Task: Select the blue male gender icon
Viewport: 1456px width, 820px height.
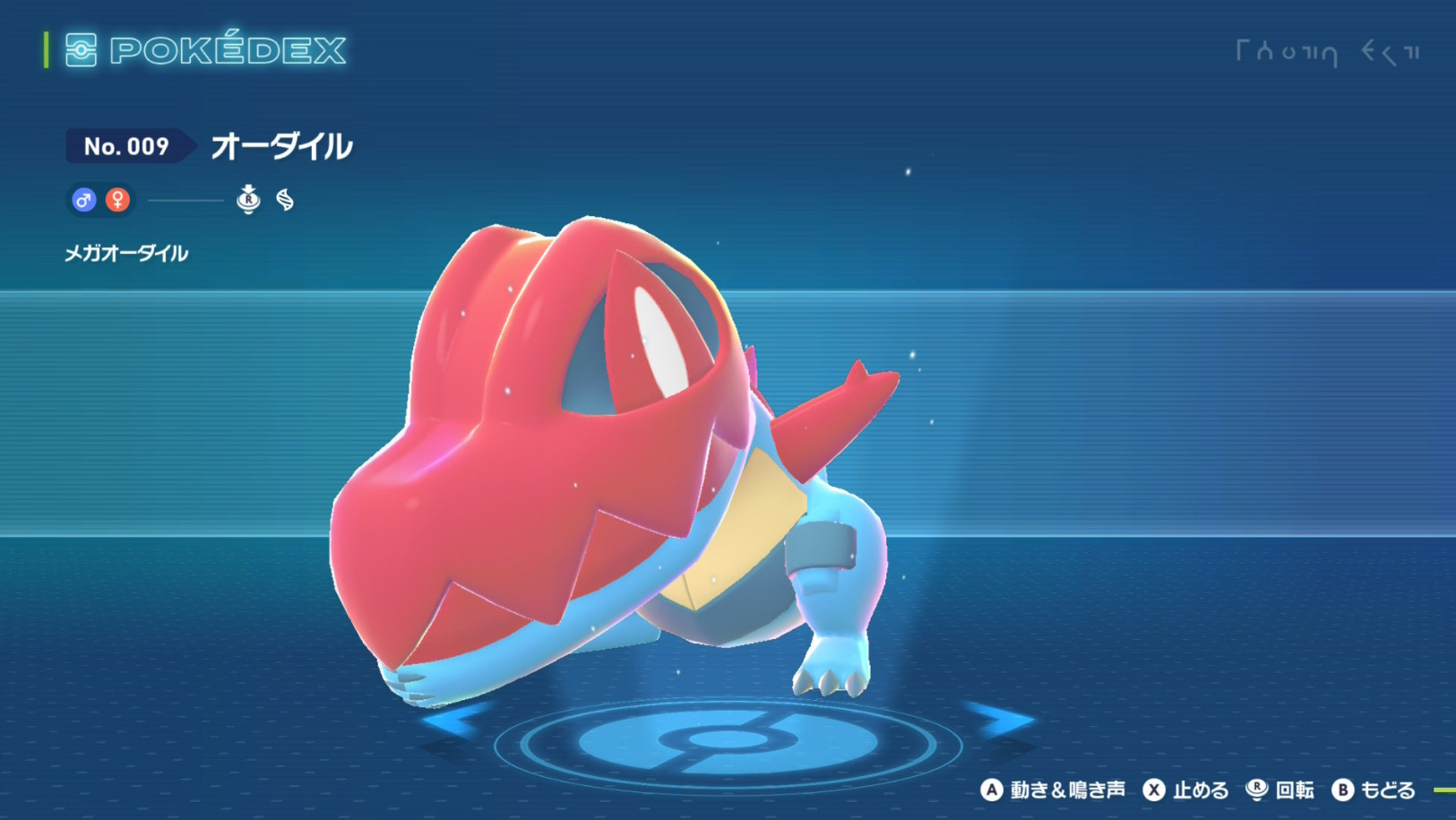Action: (84, 200)
